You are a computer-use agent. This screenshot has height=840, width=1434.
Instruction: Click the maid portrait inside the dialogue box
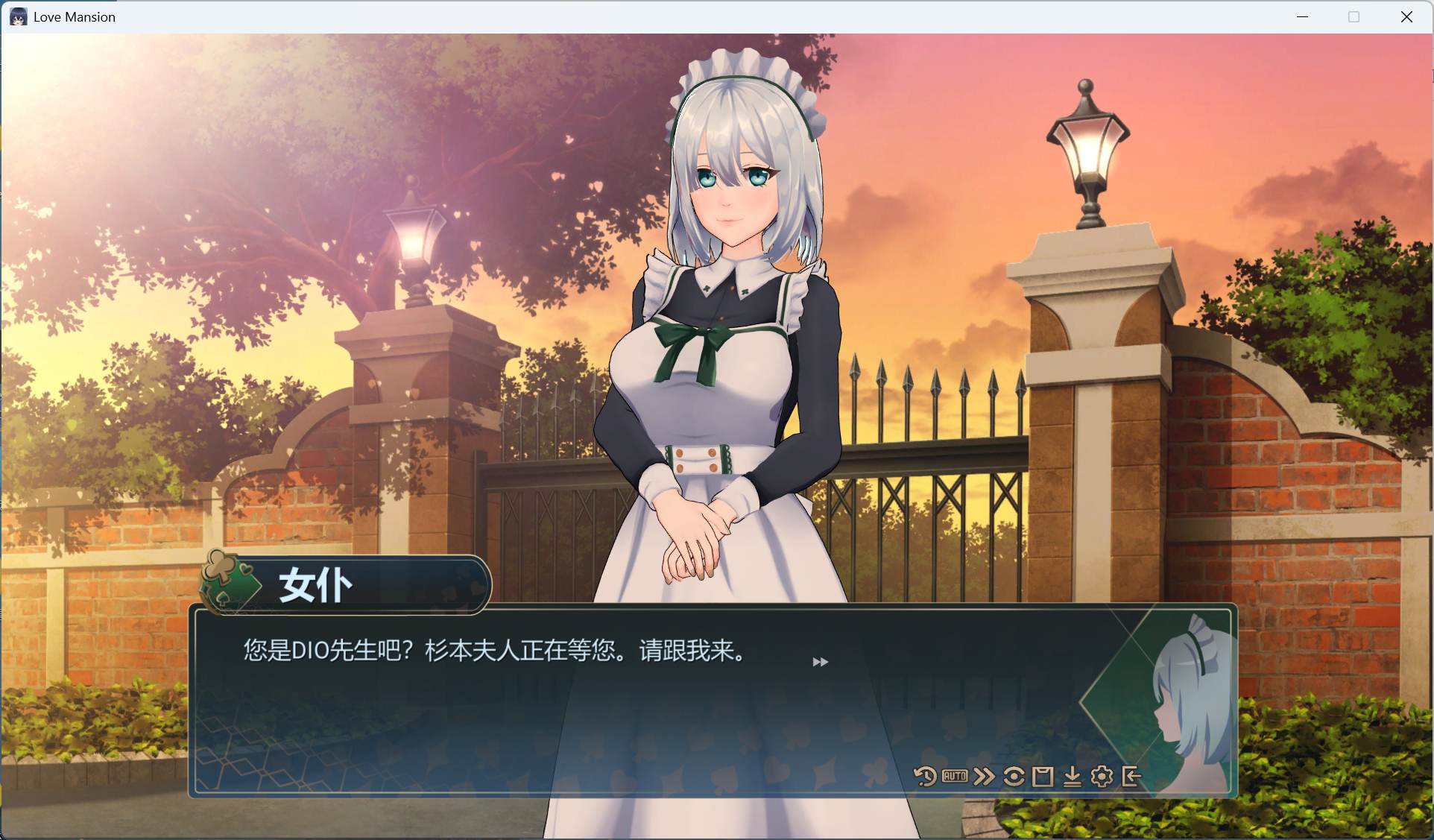pyautogui.click(x=1190, y=701)
